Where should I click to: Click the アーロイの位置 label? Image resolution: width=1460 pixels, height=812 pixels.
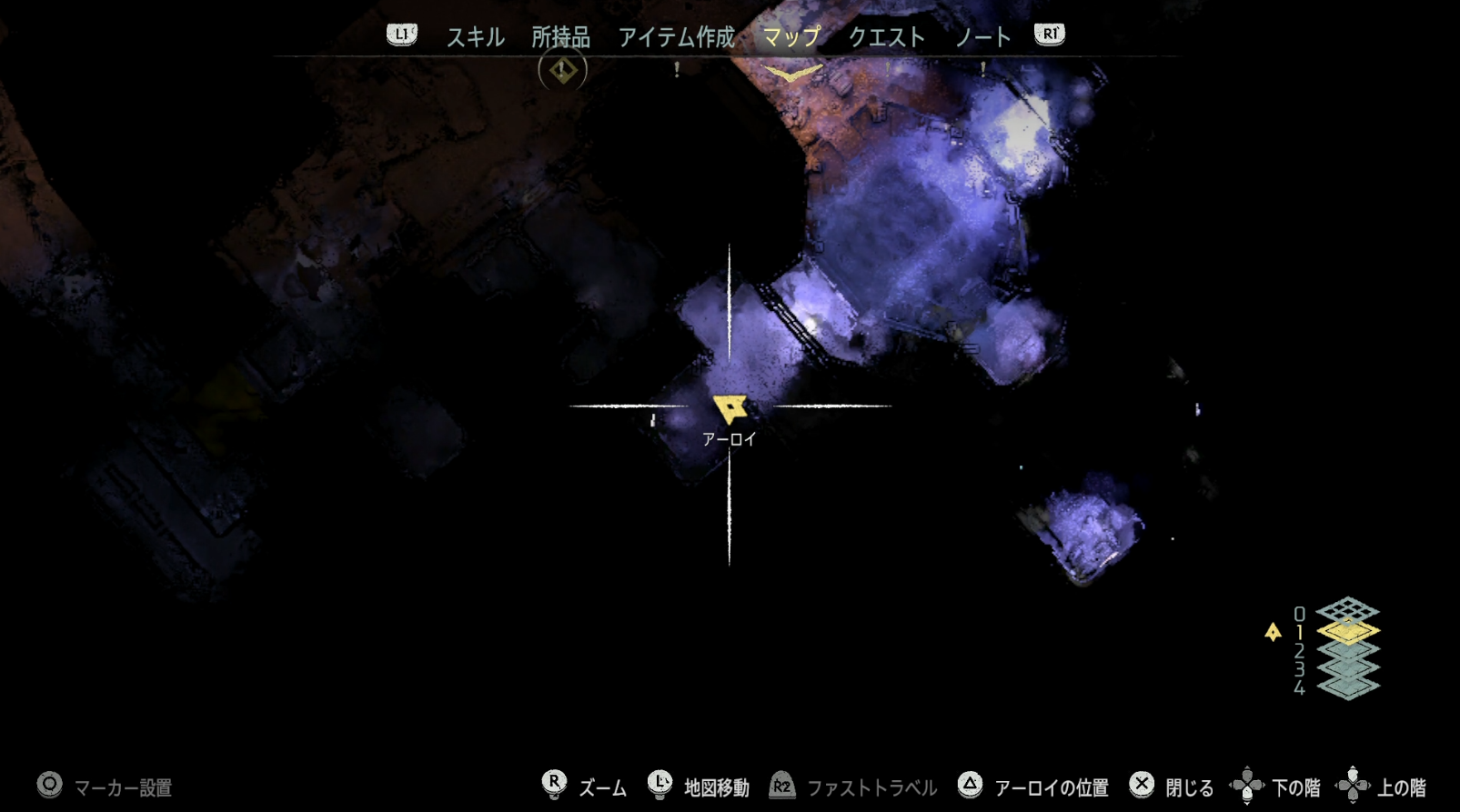(1051, 786)
